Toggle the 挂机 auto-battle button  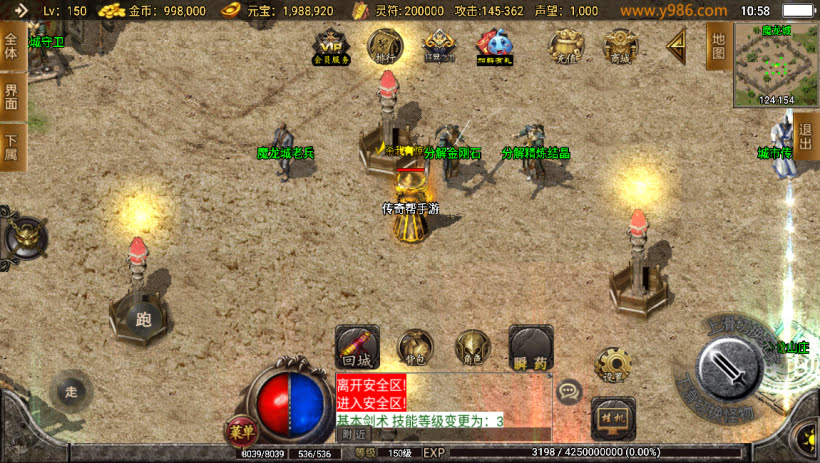(x=612, y=417)
